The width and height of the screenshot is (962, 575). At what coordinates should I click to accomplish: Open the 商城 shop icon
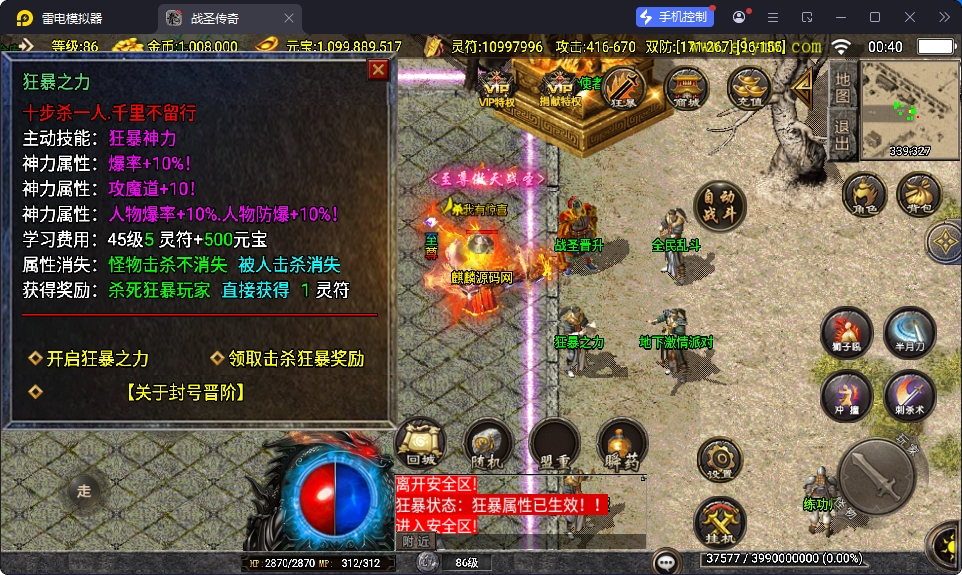coord(686,87)
